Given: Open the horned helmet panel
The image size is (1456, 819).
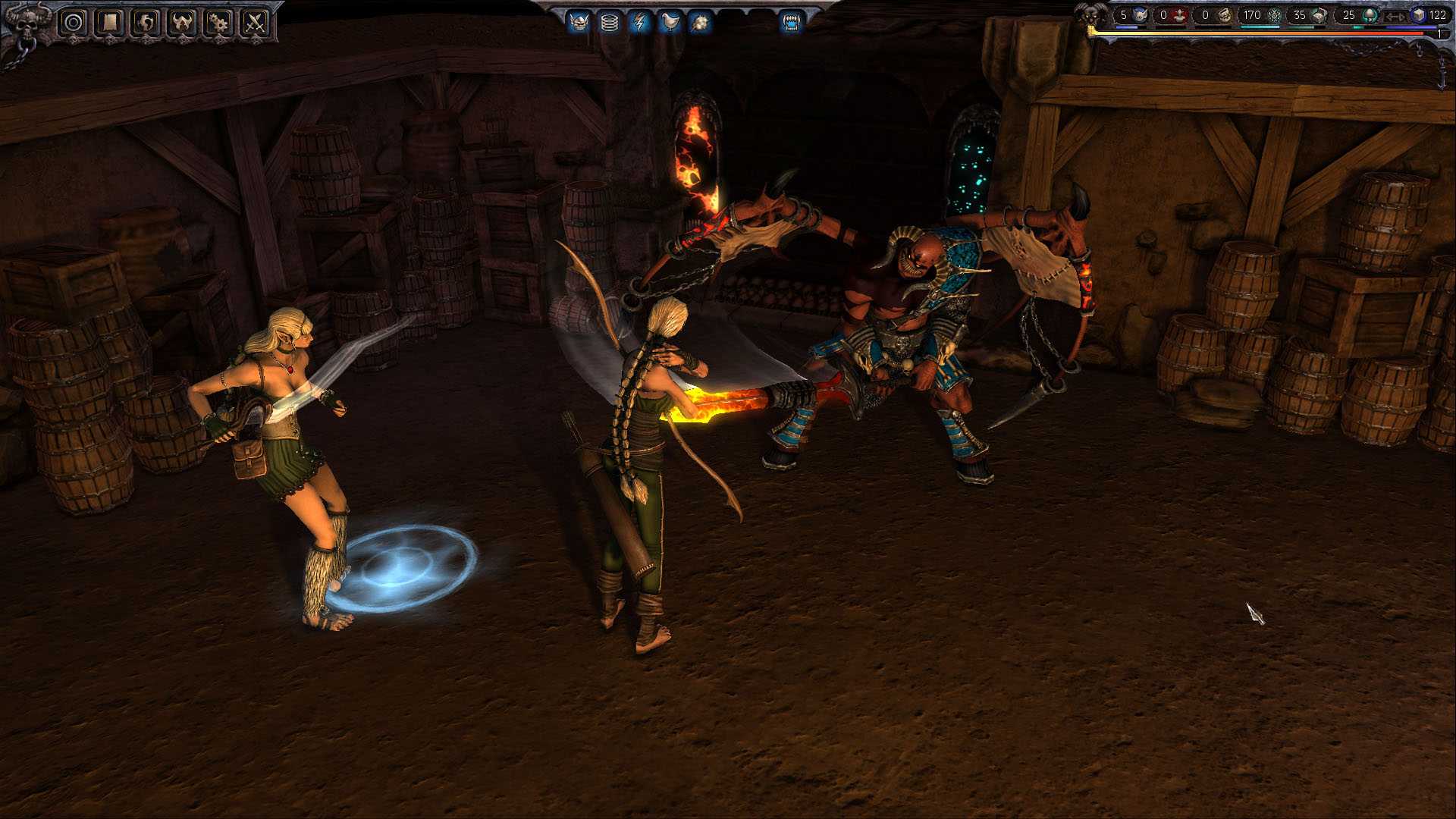Looking at the screenshot, I should 182,22.
